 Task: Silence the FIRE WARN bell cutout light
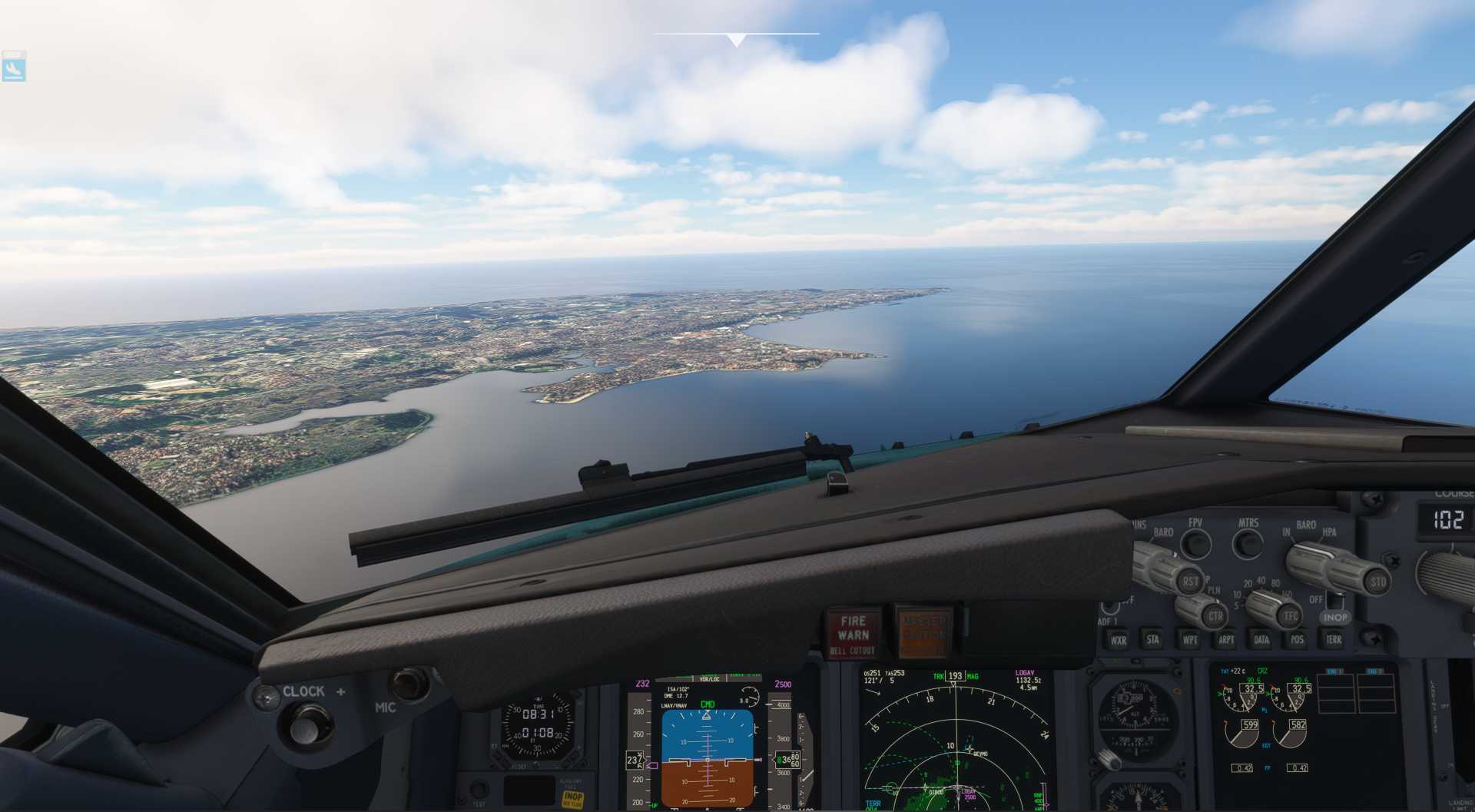(x=853, y=634)
